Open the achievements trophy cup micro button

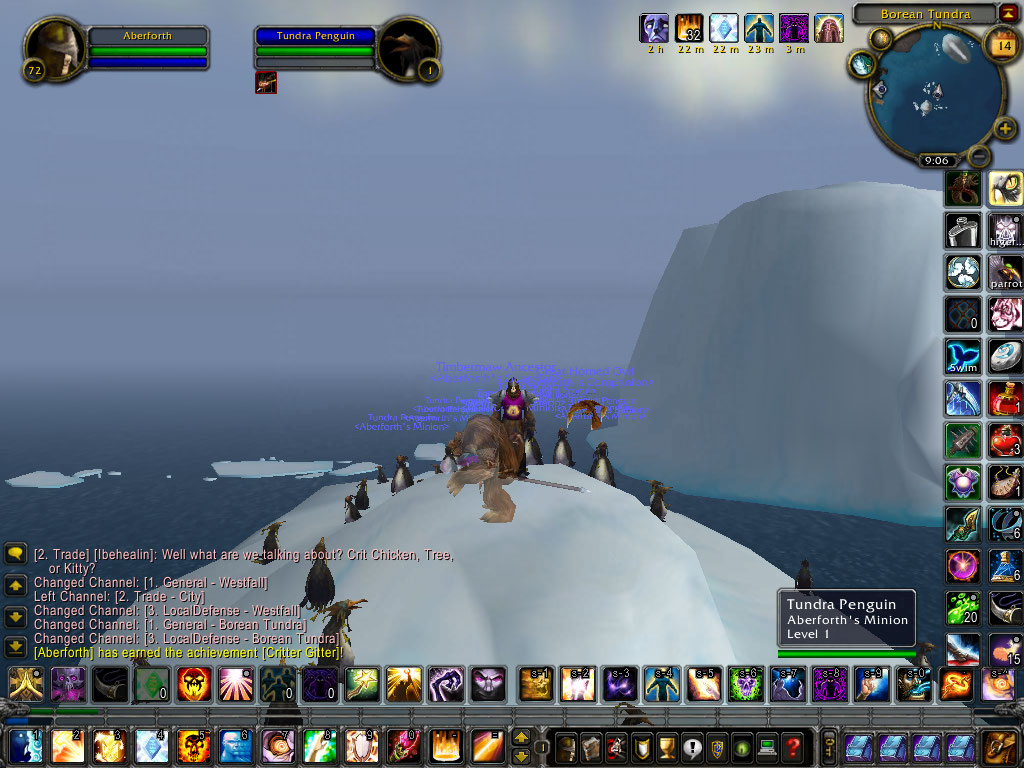(666, 746)
